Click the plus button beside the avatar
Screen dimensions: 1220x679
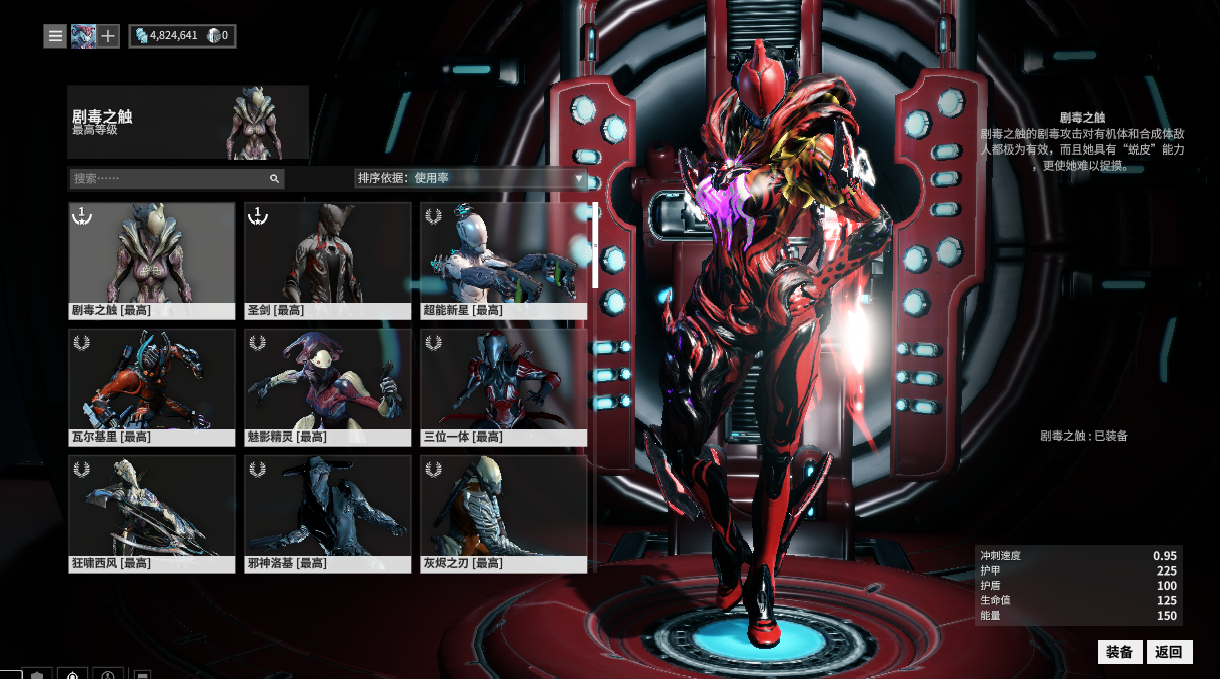click(108, 36)
